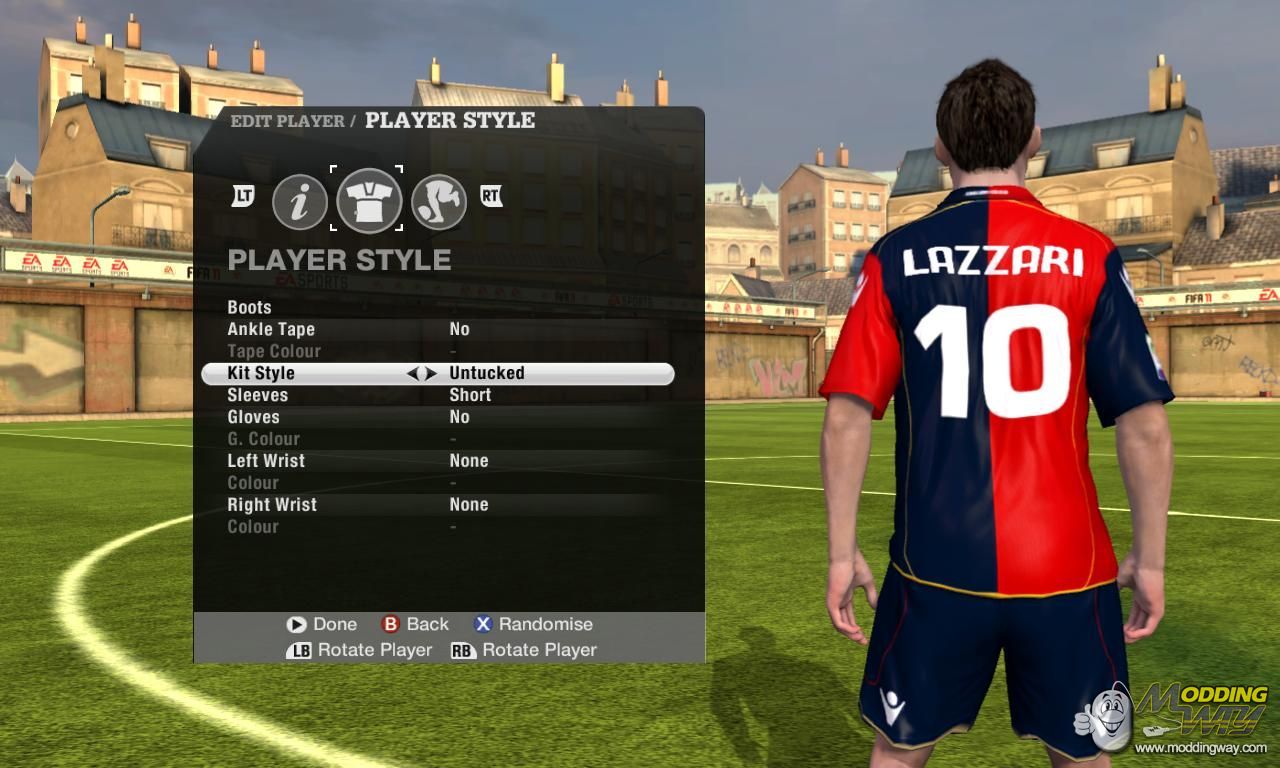Click the right arrow beside Untucked
This screenshot has height=768, width=1280.
[x=431, y=373]
